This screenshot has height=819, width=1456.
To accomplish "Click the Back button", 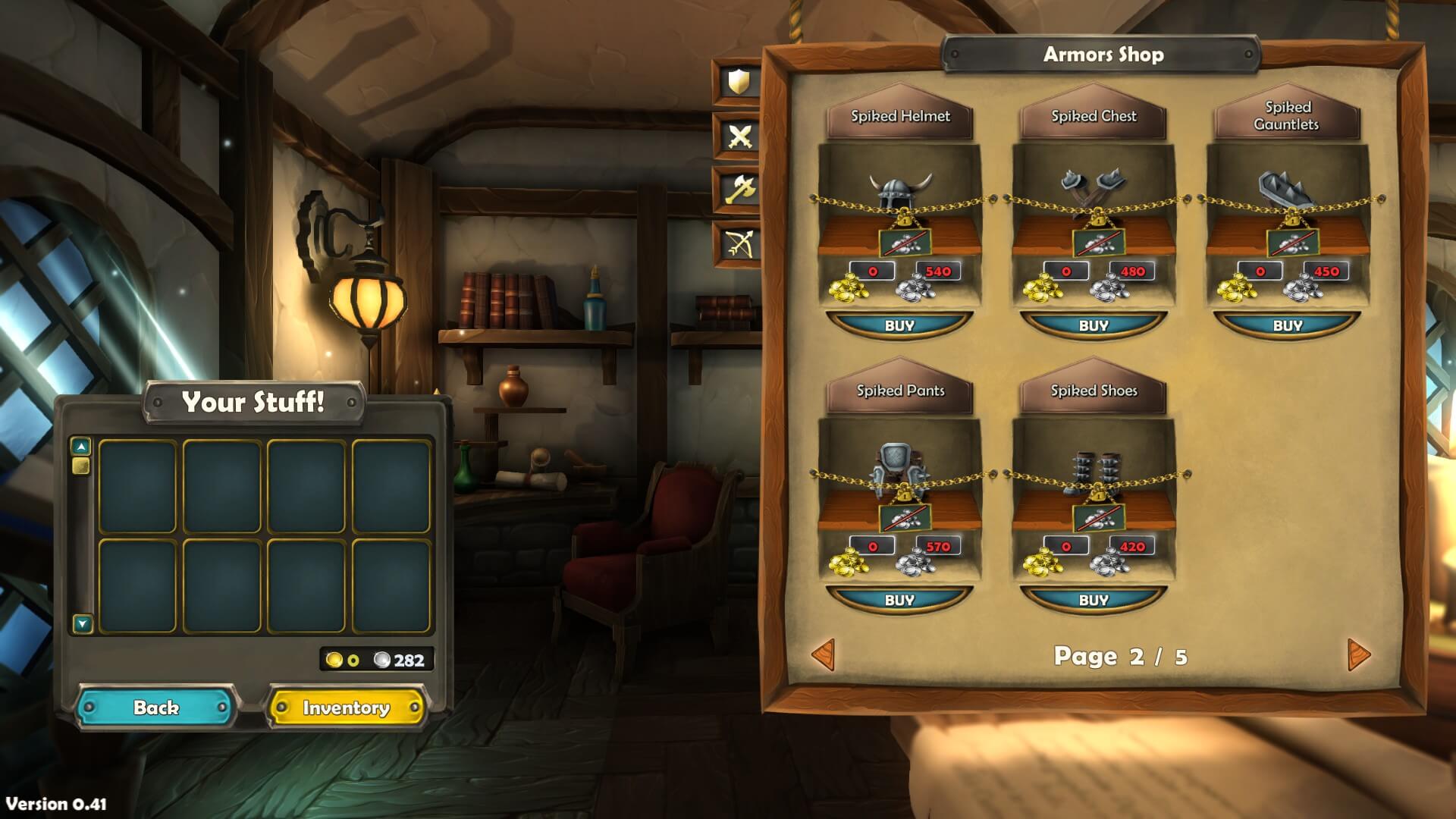I will pyautogui.click(x=156, y=708).
